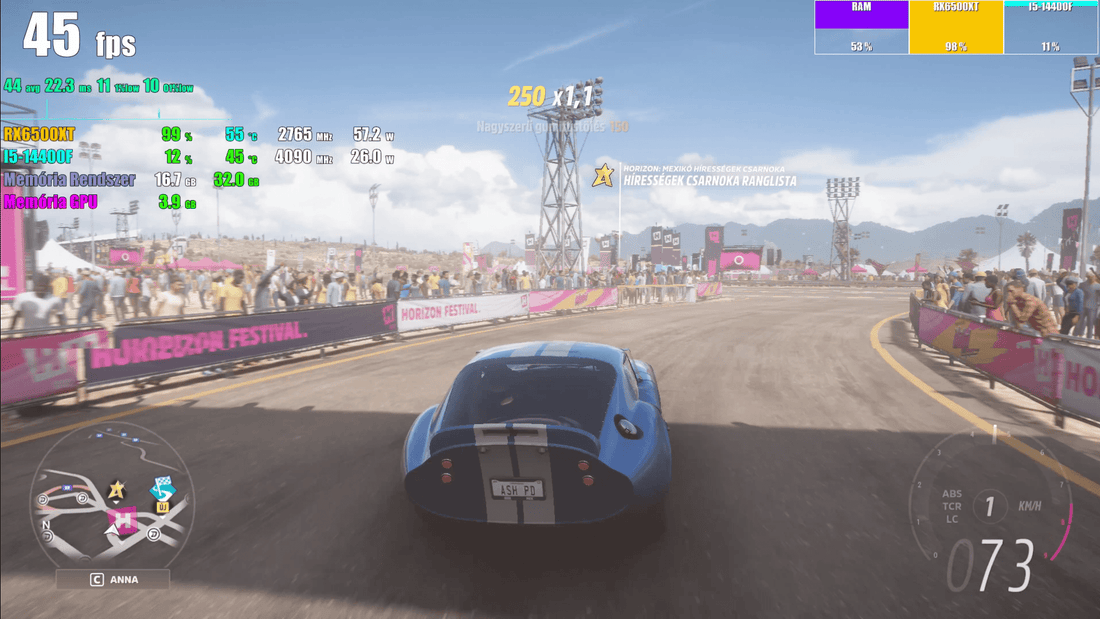The image size is (1100, 619).
Task: Choose the checkered flag race event on minimap
Action: (x=162, y=489)
